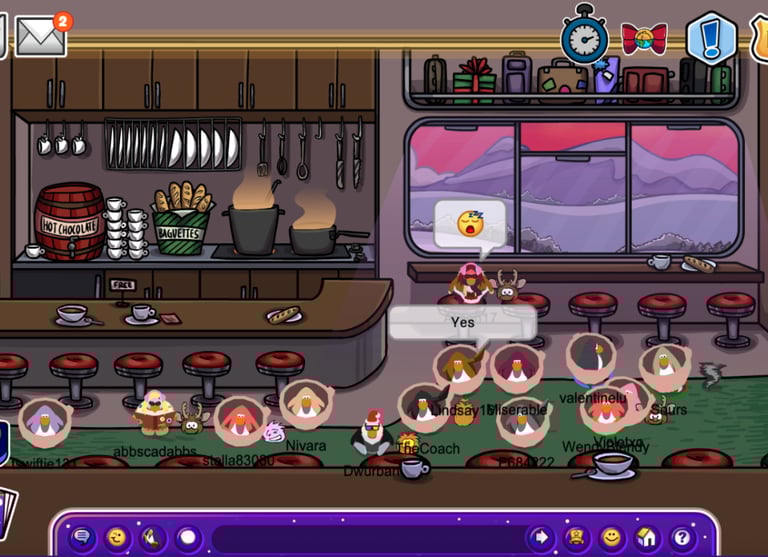Open the mail envelope with 2 notifications
This screenshot has width=768, height=557.
pos(40,36)
